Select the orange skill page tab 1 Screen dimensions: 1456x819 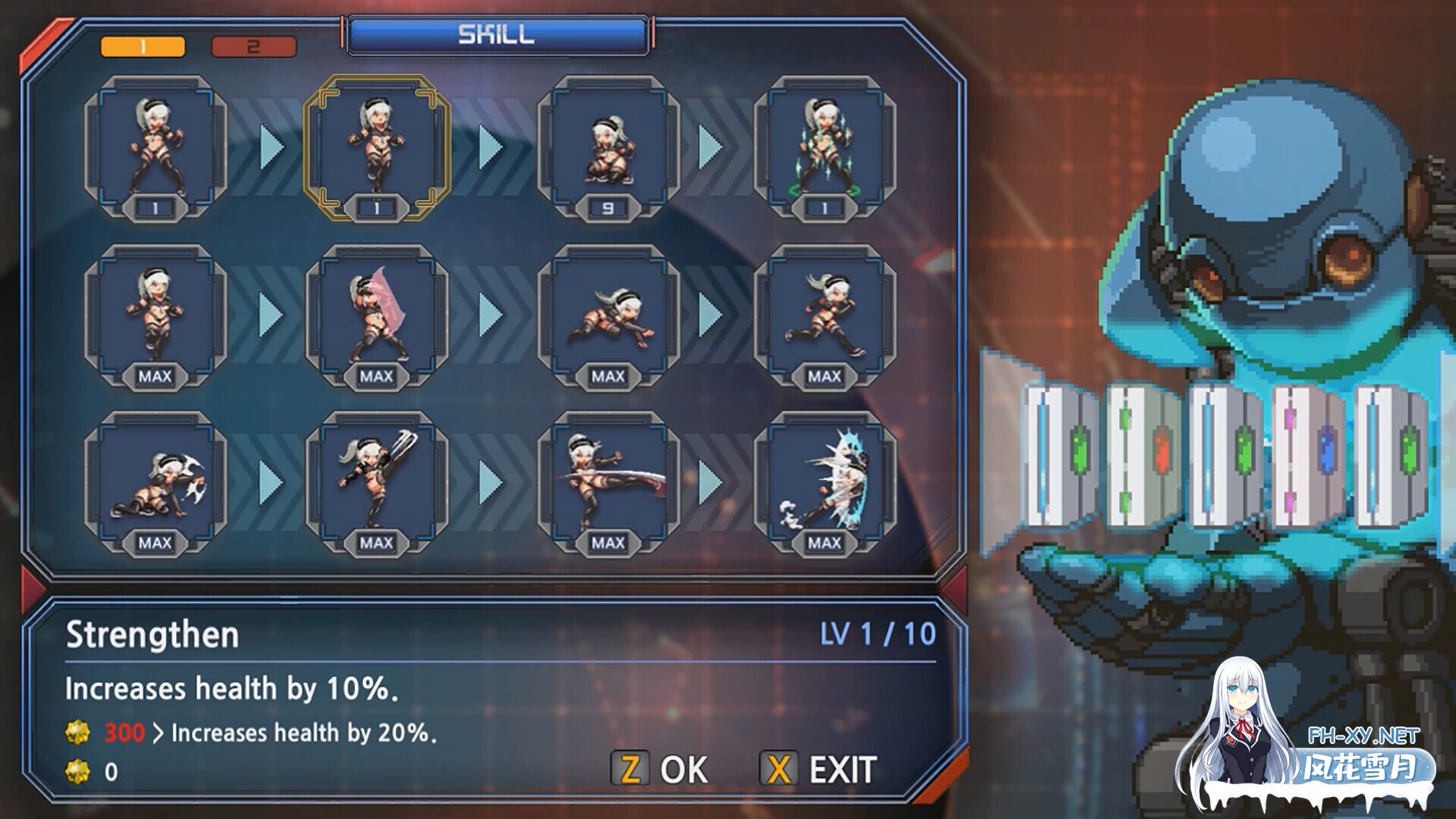[x=143, y=47]
